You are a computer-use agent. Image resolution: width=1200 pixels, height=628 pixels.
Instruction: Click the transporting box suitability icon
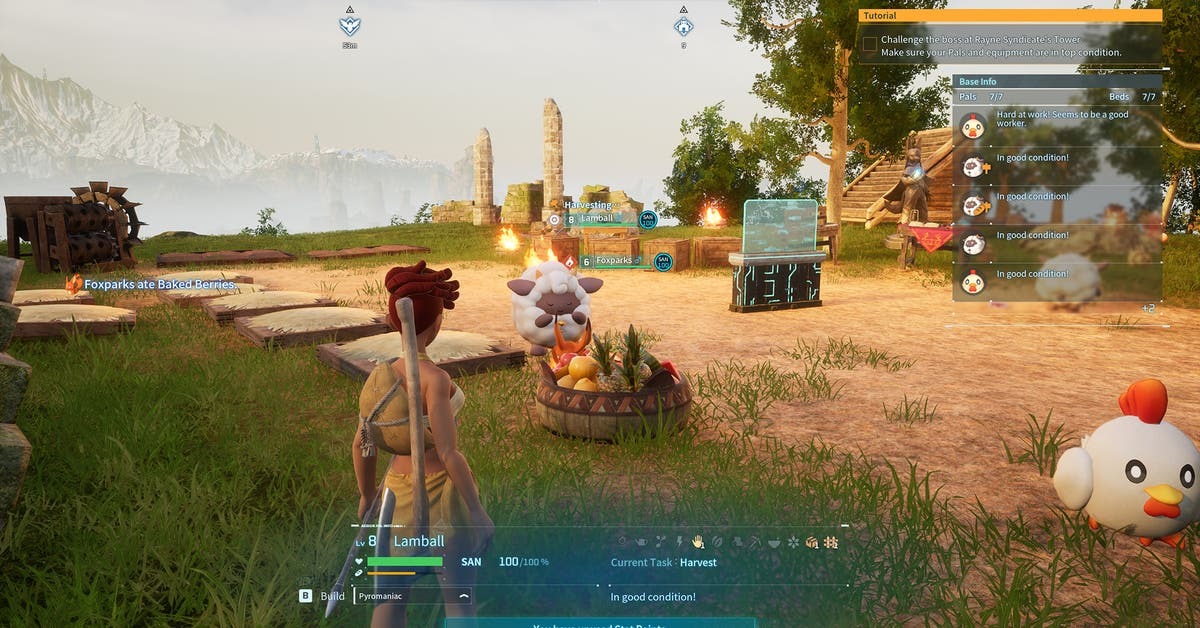click(x=812, y=542)
